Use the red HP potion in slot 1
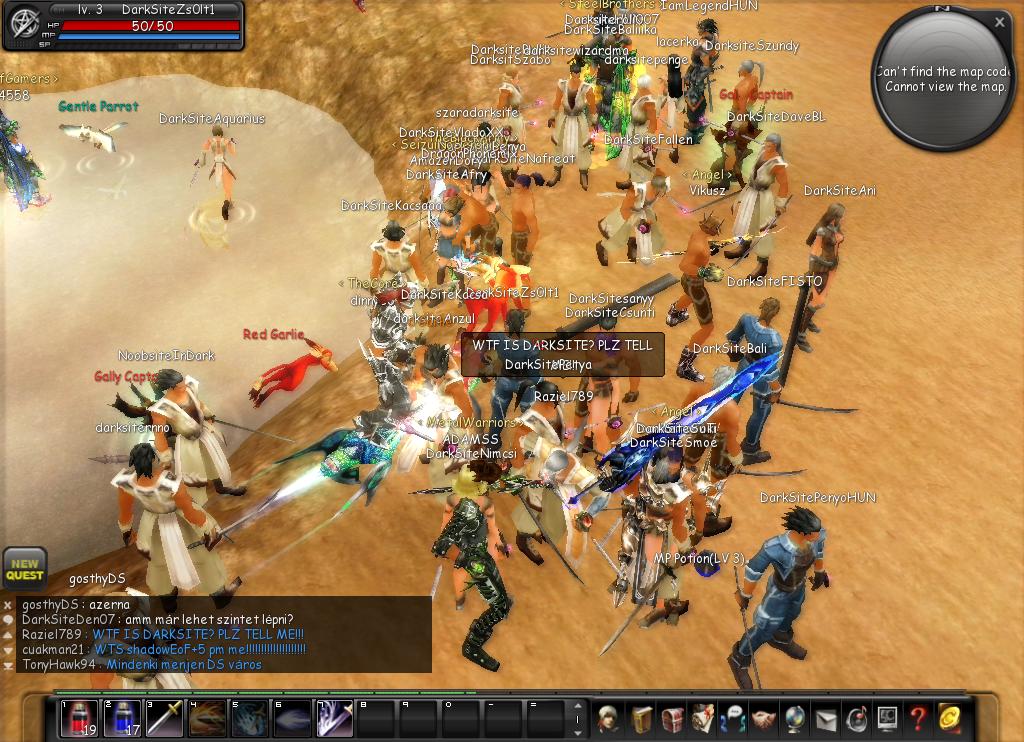 (79, 718)
